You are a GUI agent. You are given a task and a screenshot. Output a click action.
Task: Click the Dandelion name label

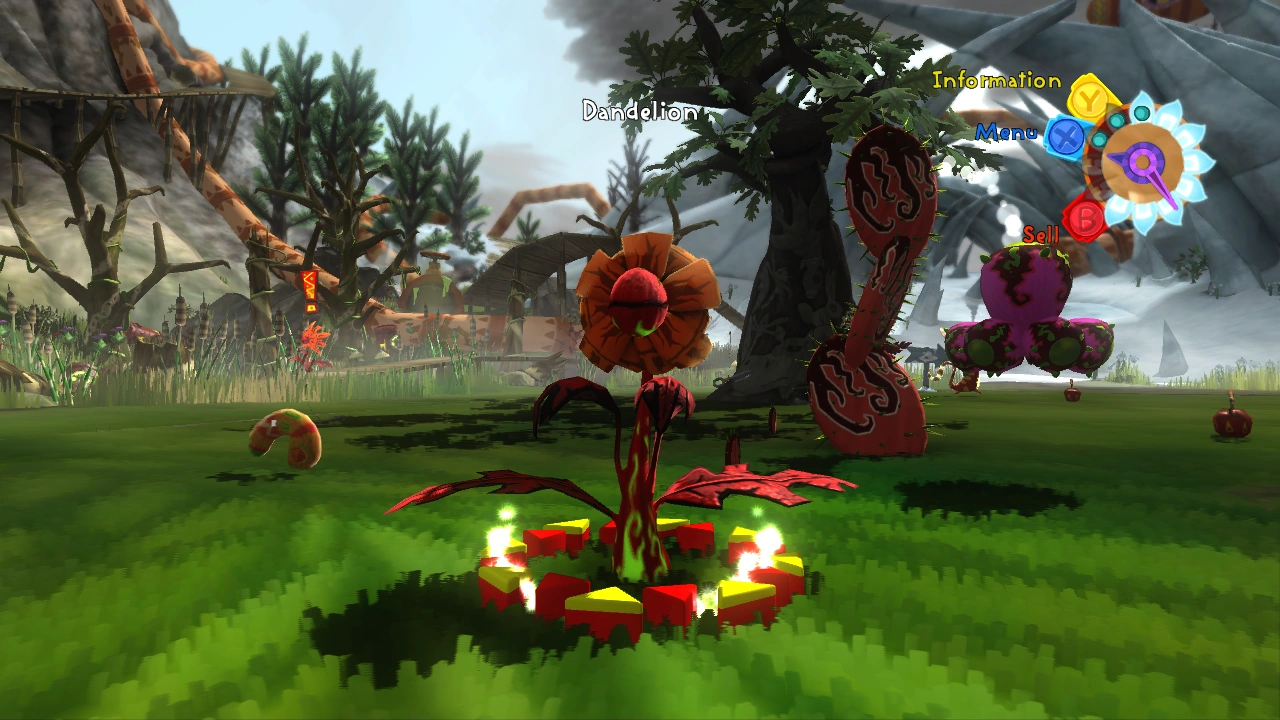pyautogui.click(x=638, y=113)
